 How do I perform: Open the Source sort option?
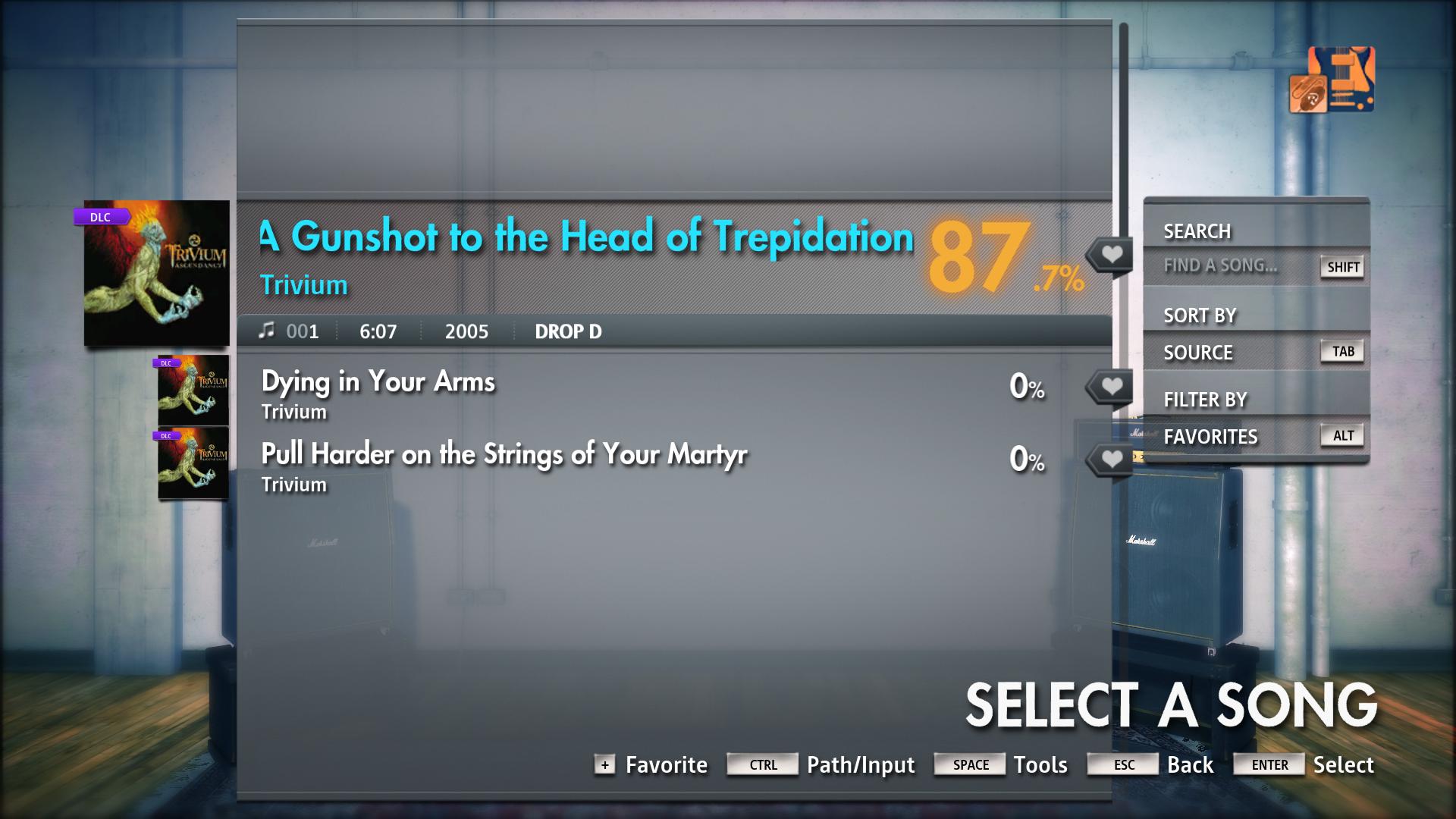[1198, 352]
